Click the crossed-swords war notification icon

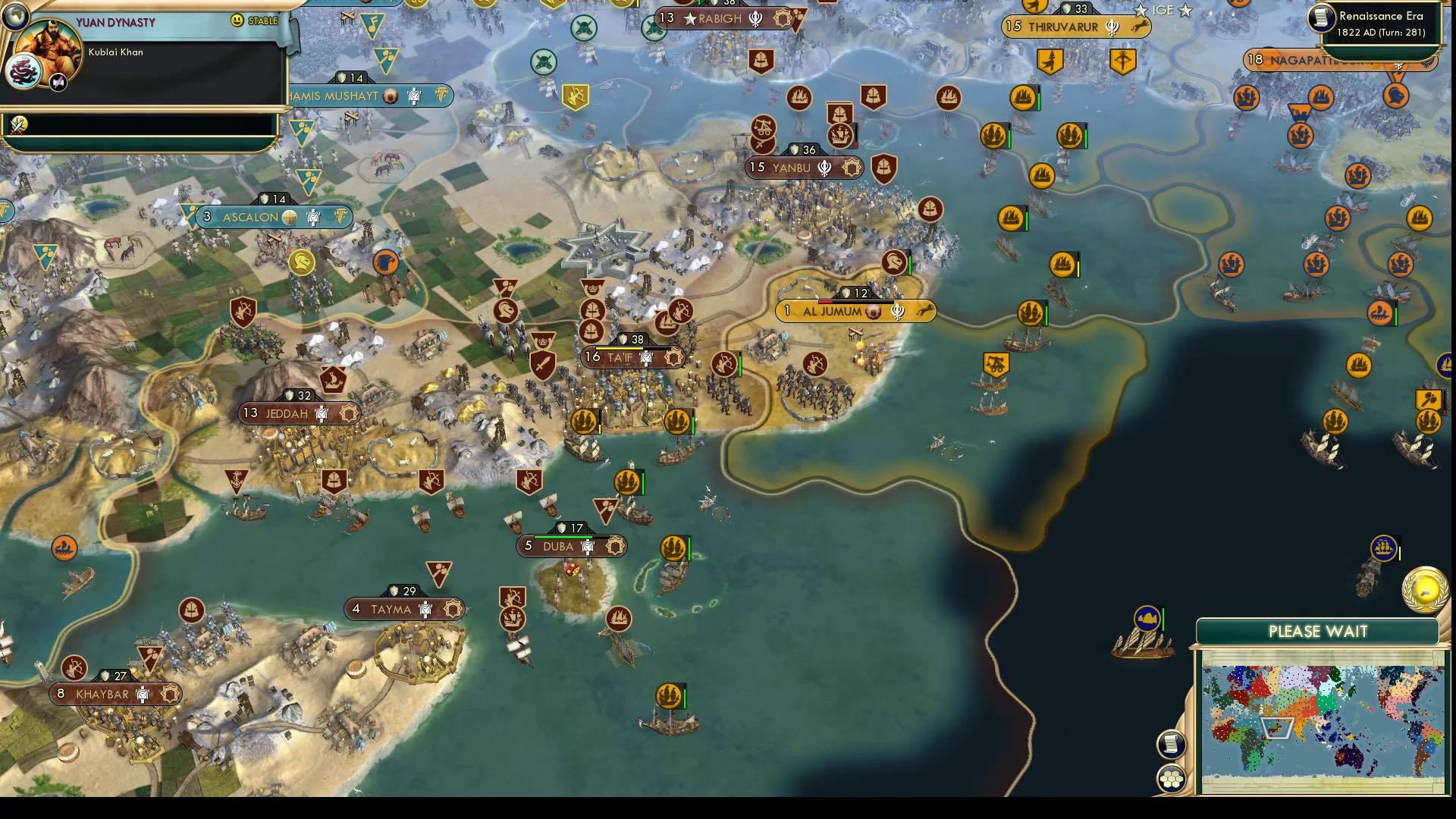coord(18,125)
